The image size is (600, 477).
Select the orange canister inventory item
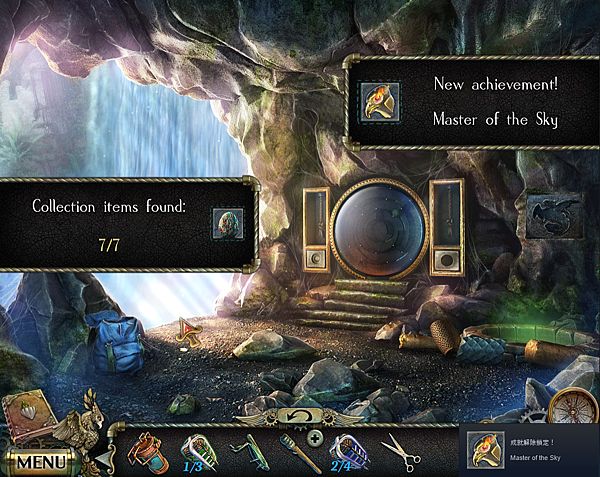(145, 451)
